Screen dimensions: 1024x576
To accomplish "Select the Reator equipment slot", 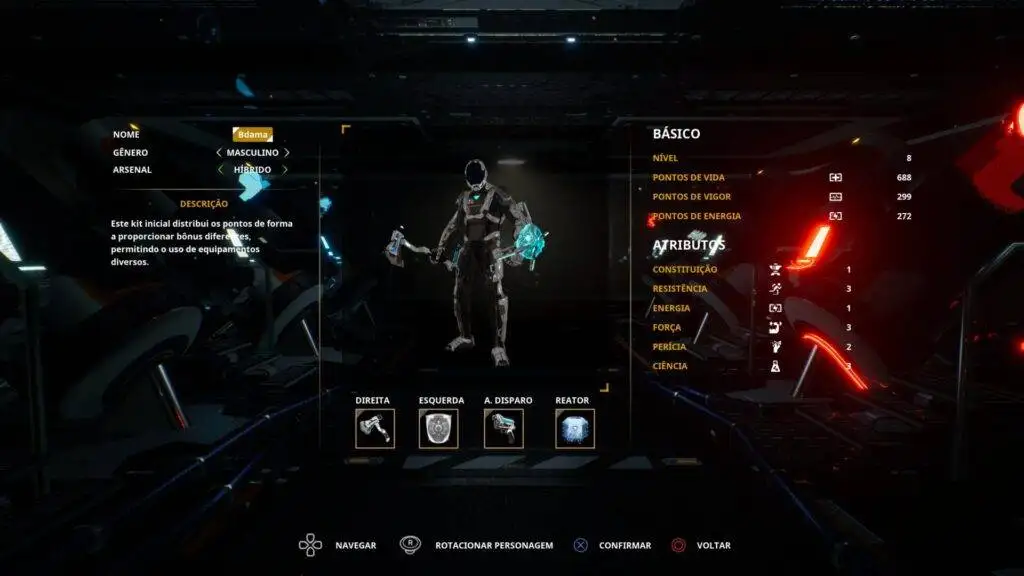I will (575, 428).
